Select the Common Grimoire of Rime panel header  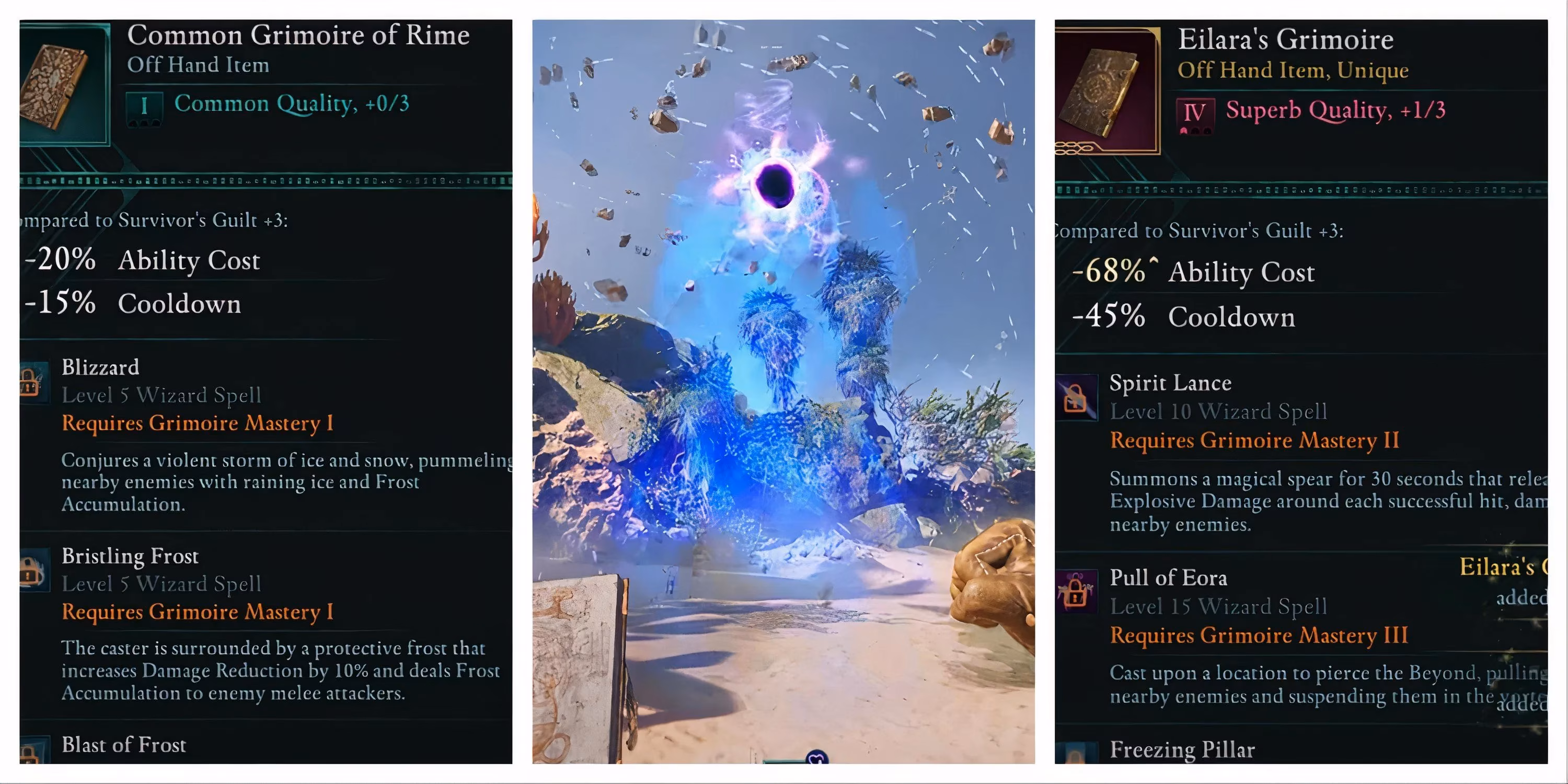click(298, 34)
